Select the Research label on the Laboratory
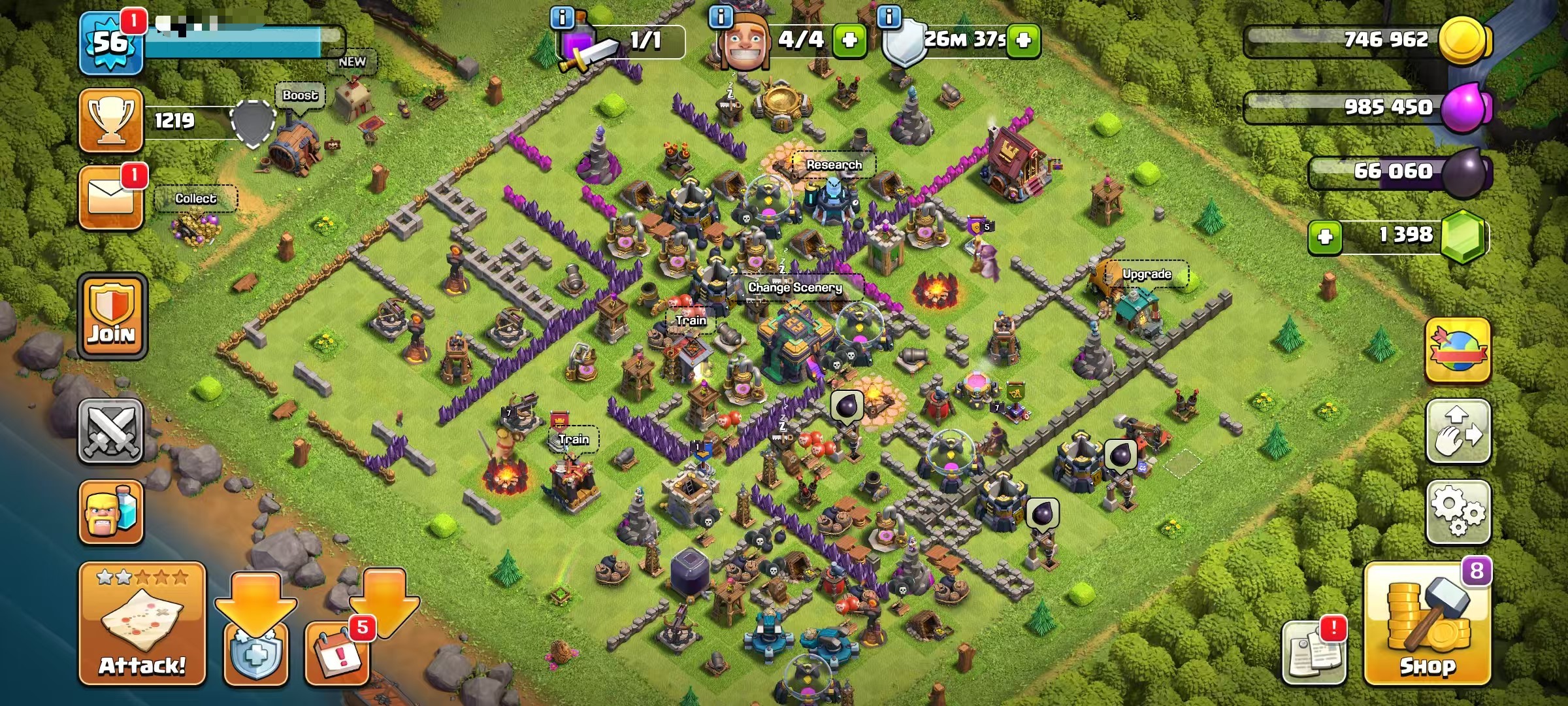 pos(835,165)
